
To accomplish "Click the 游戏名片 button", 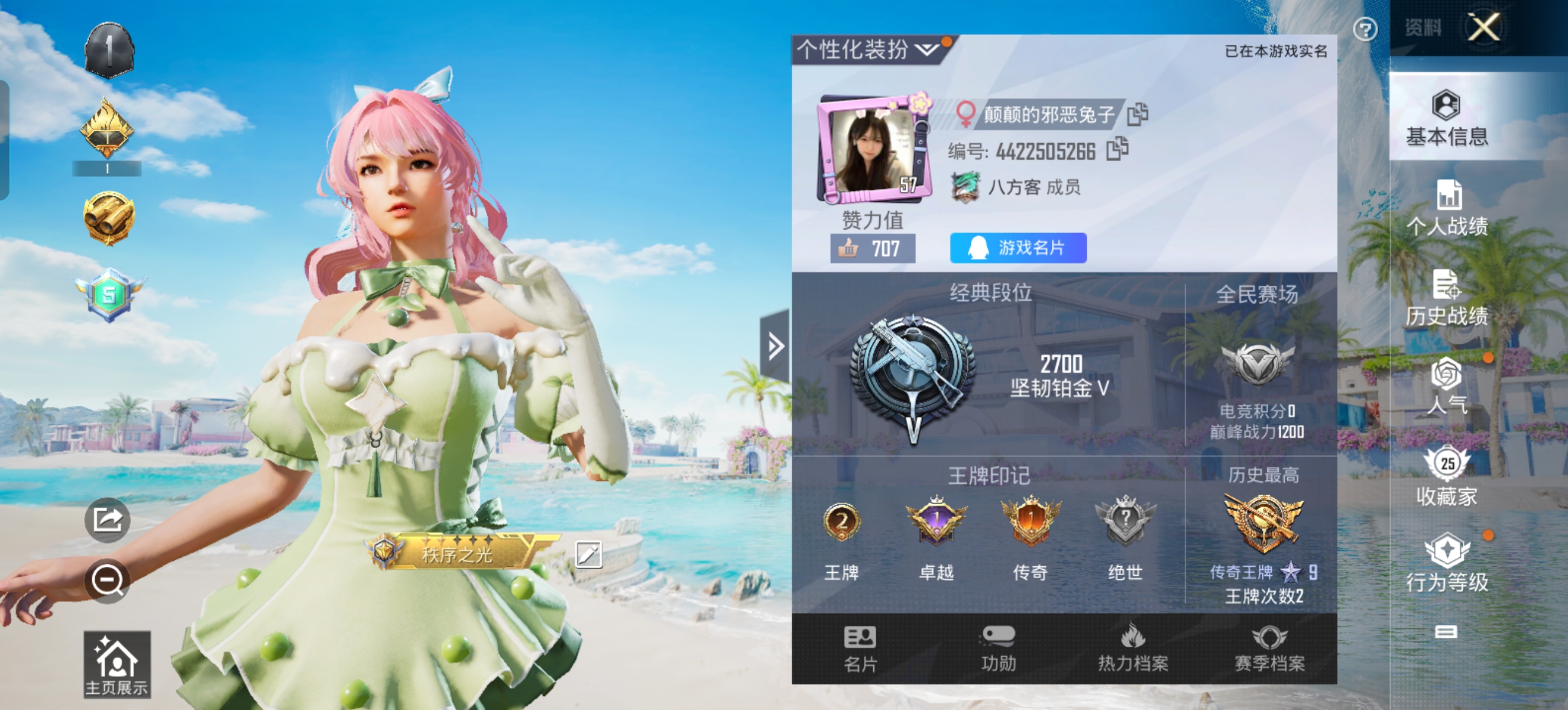I will 1018,248.
